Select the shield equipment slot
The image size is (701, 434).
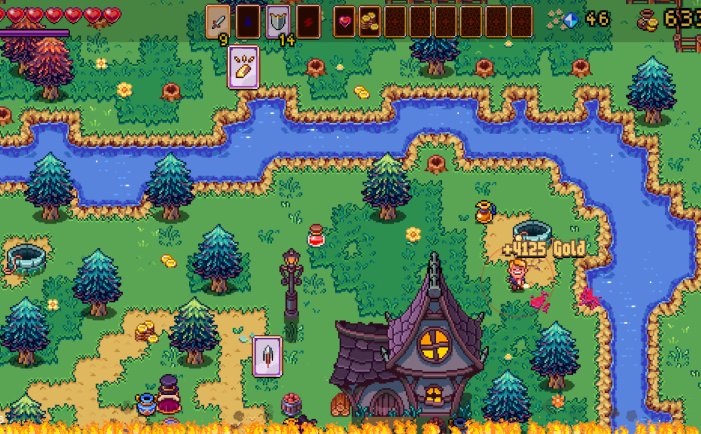278,20
